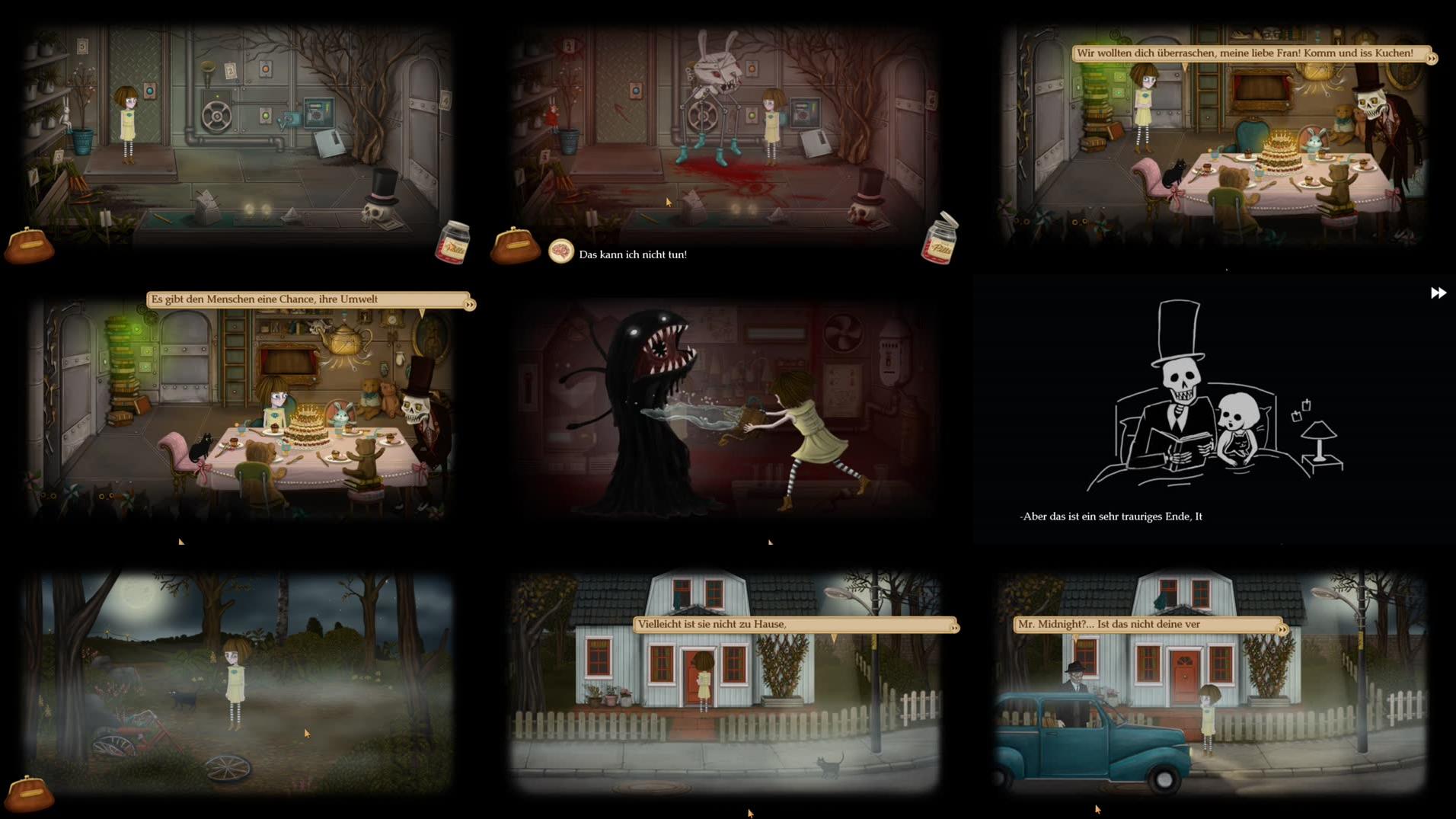Open the purse in the moonlit forest scene
The width and height of the screenshot is (1456, 819).
pos(30,795)
